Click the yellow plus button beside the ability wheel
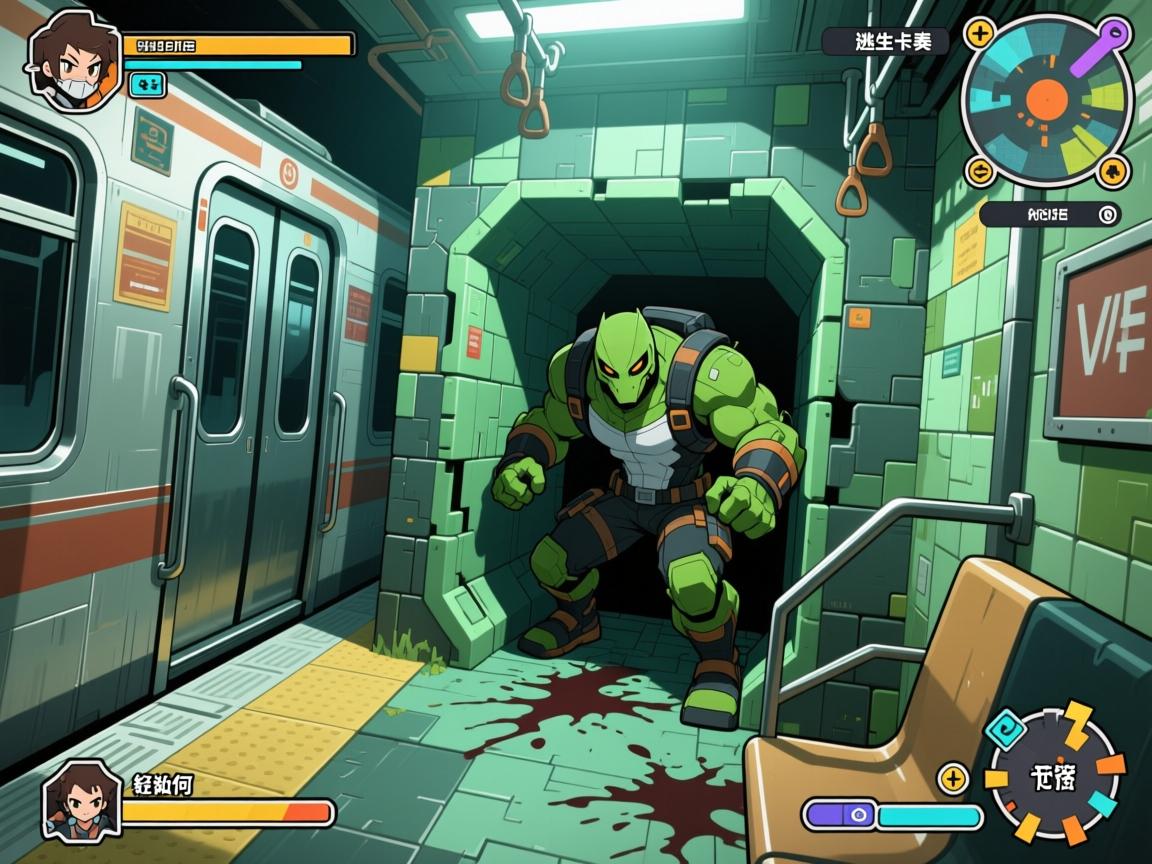 [x=953, y=778]
